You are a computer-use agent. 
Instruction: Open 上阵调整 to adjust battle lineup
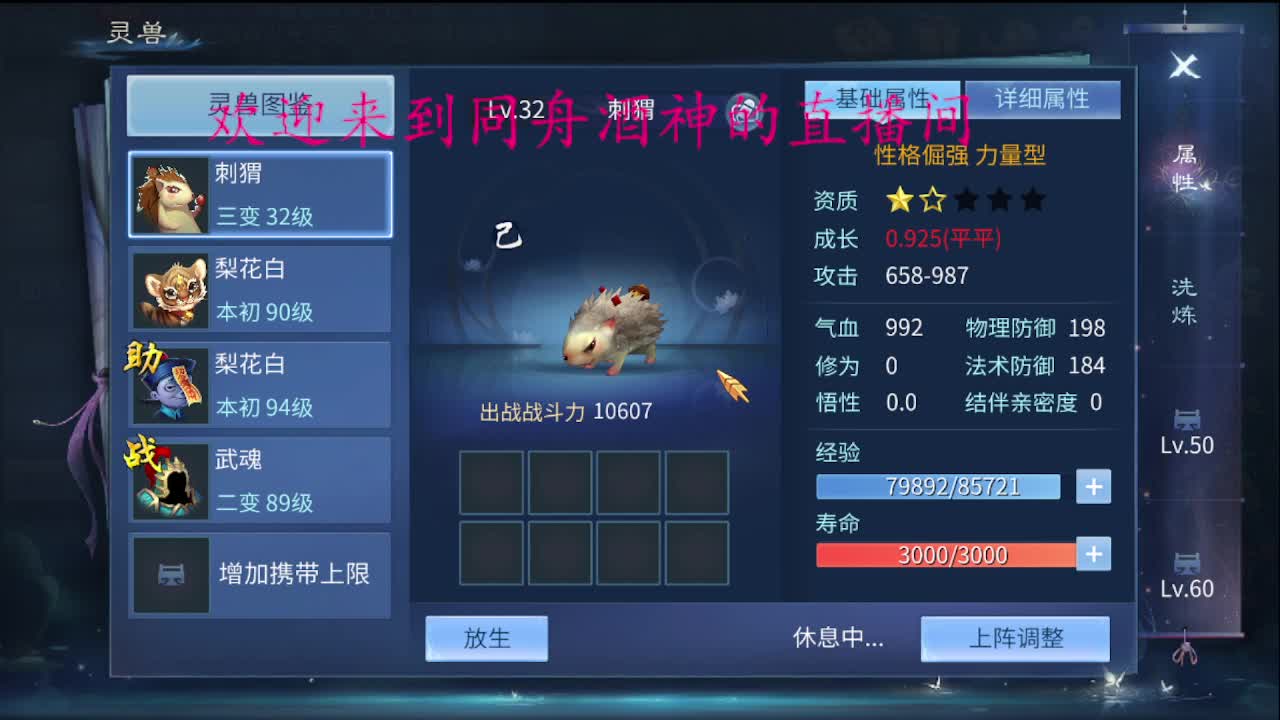pos(1015,637)
